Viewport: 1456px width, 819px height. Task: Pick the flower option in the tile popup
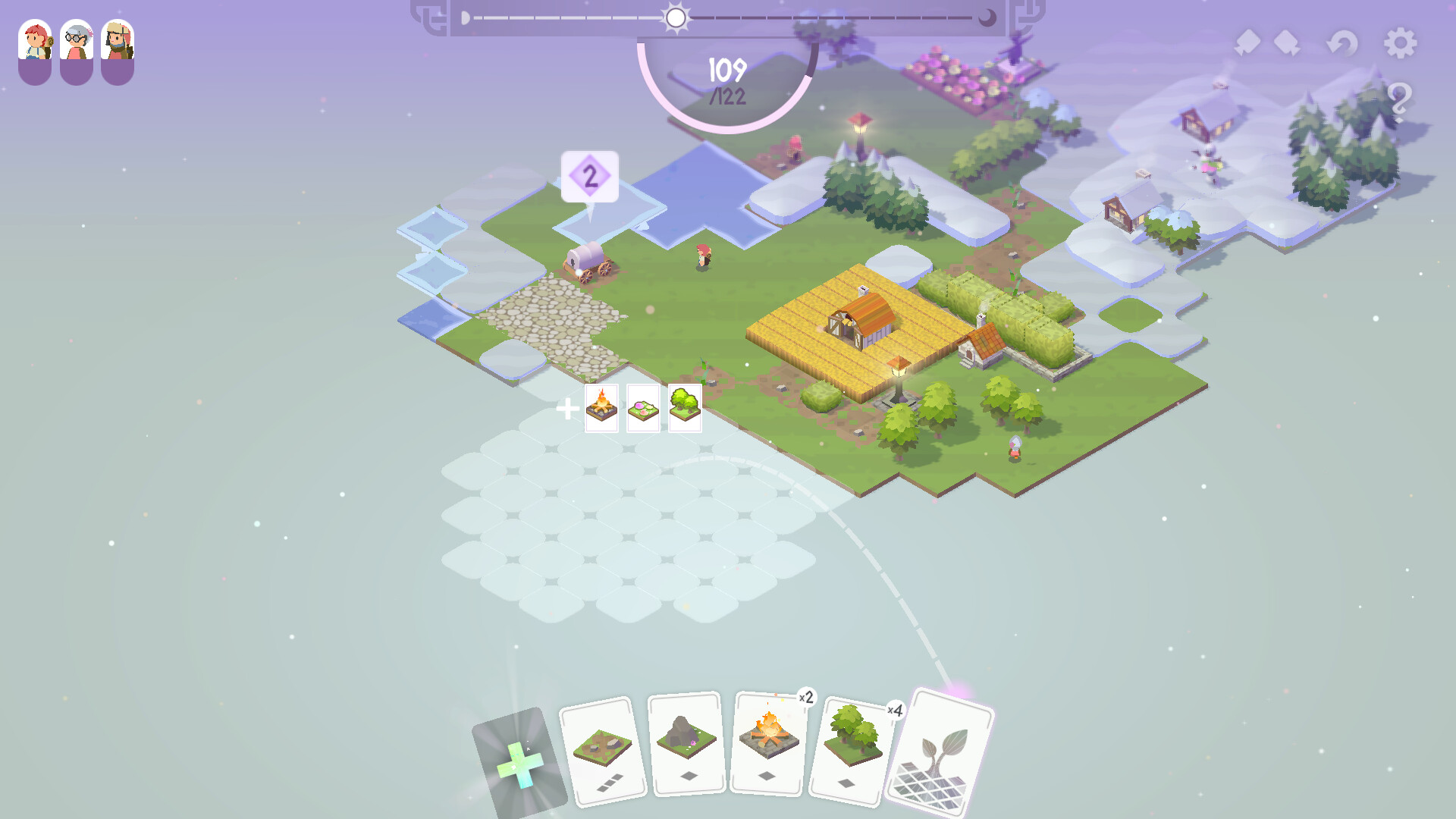[643, 408]
